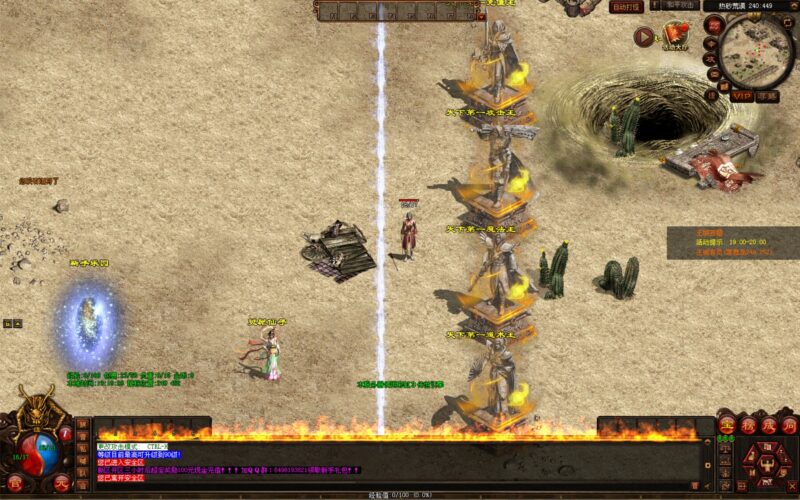This screenshot has width=800, height=500.
Task: Click the round play arrow button
Action: click(x=644, y=36)
